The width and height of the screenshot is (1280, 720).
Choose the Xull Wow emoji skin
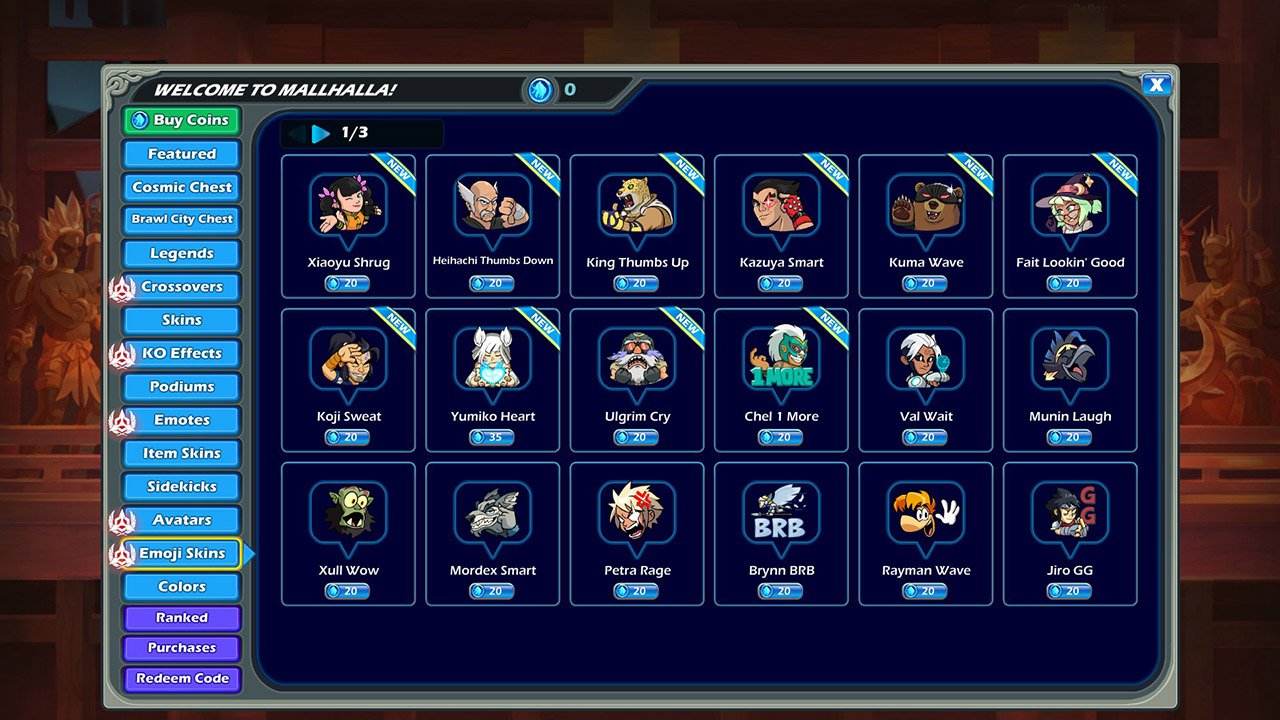pyautogui.click(x=348, y=533)
